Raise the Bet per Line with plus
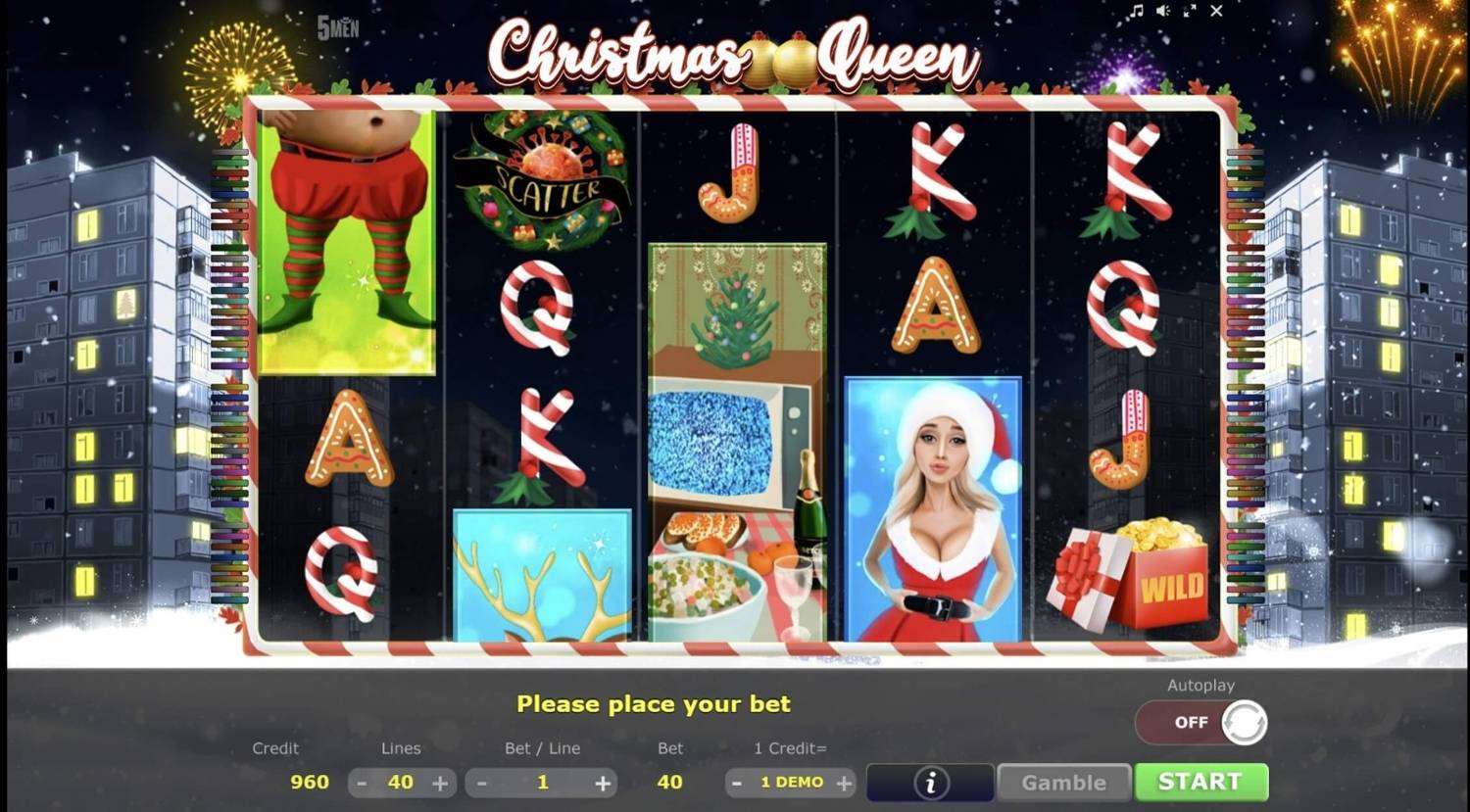 click(602, 782)
